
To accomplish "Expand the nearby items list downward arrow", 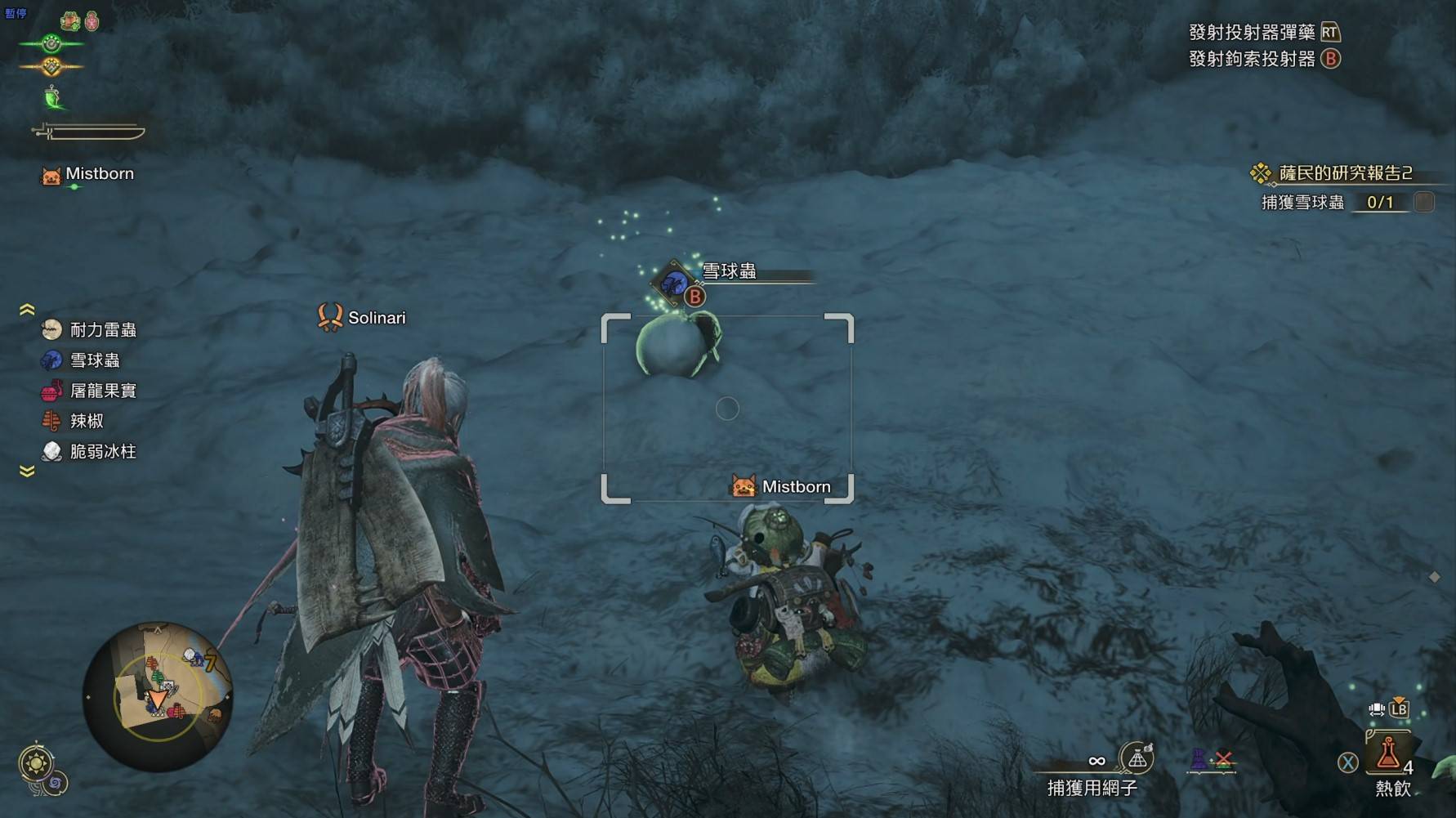I will coord(27,472).
